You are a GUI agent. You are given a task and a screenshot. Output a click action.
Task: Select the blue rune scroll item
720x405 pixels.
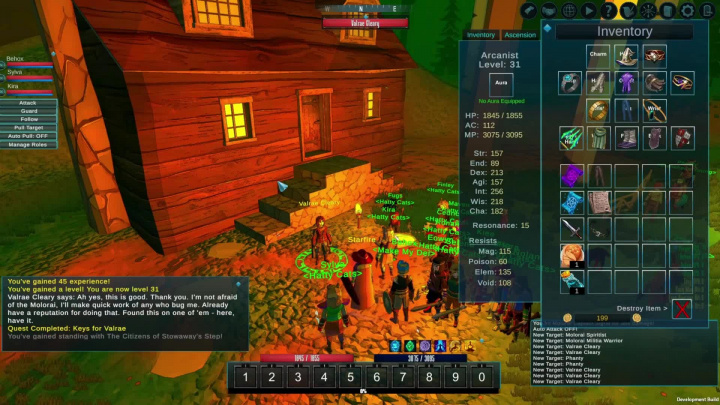click(x=571, y=204)
